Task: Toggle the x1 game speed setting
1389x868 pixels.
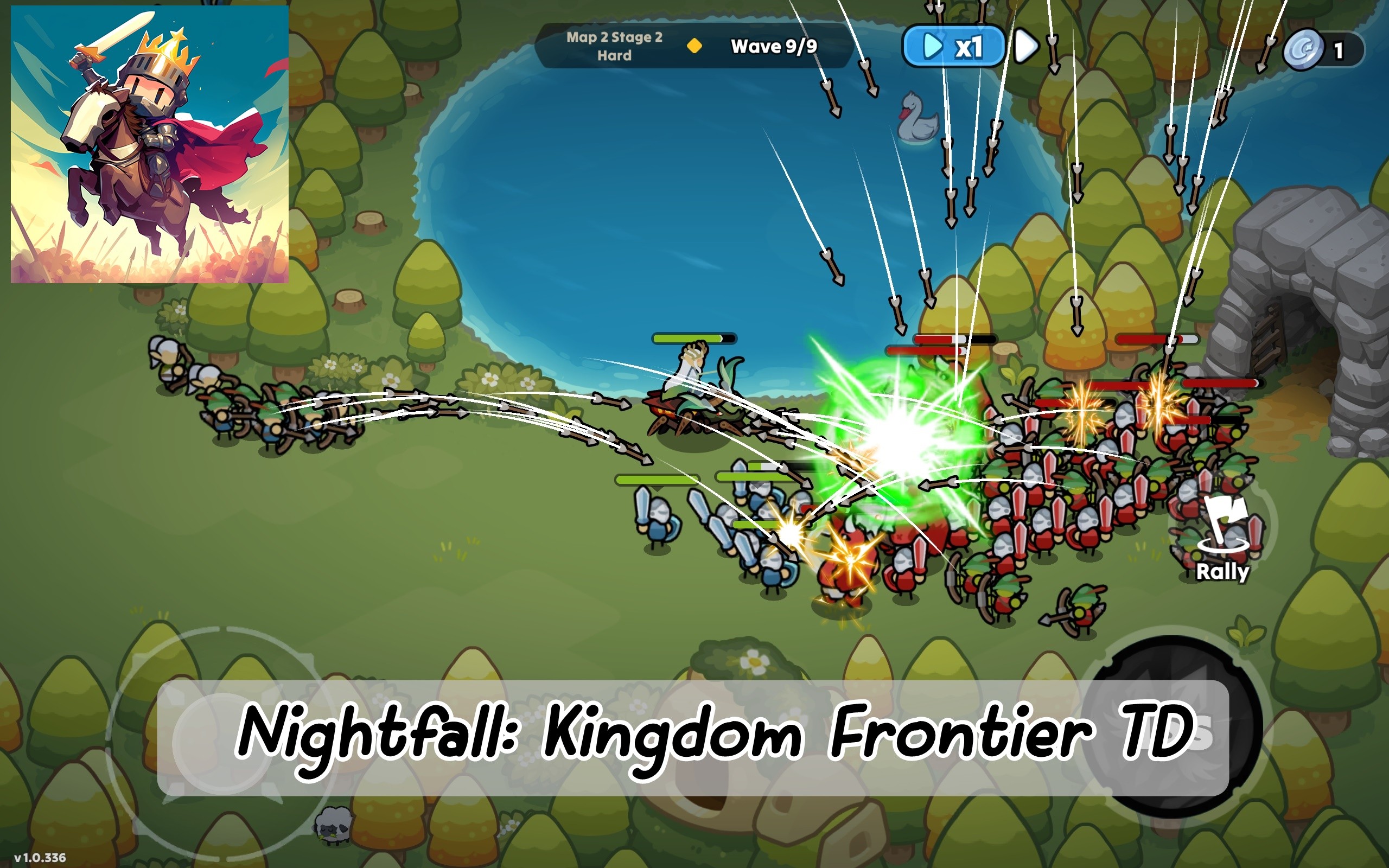Action: [954, 47]
